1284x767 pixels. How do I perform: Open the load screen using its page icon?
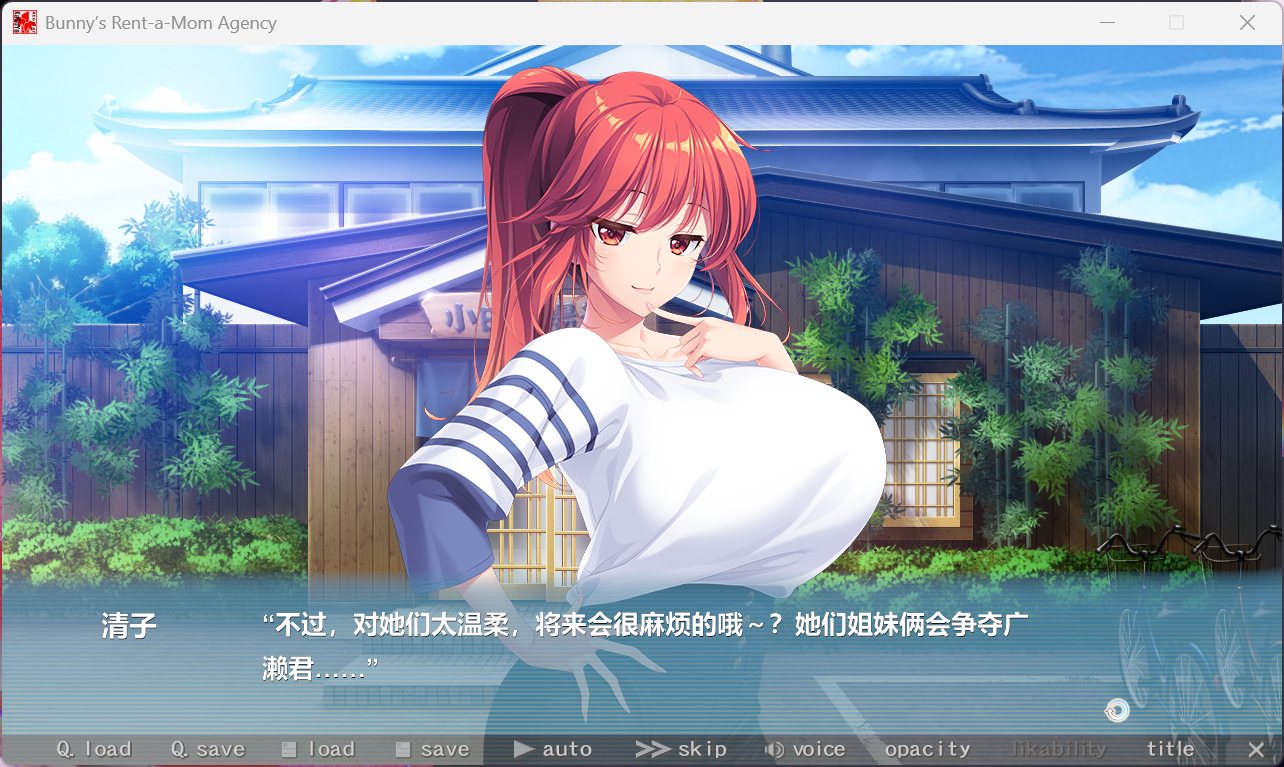[x=318, y=748]
